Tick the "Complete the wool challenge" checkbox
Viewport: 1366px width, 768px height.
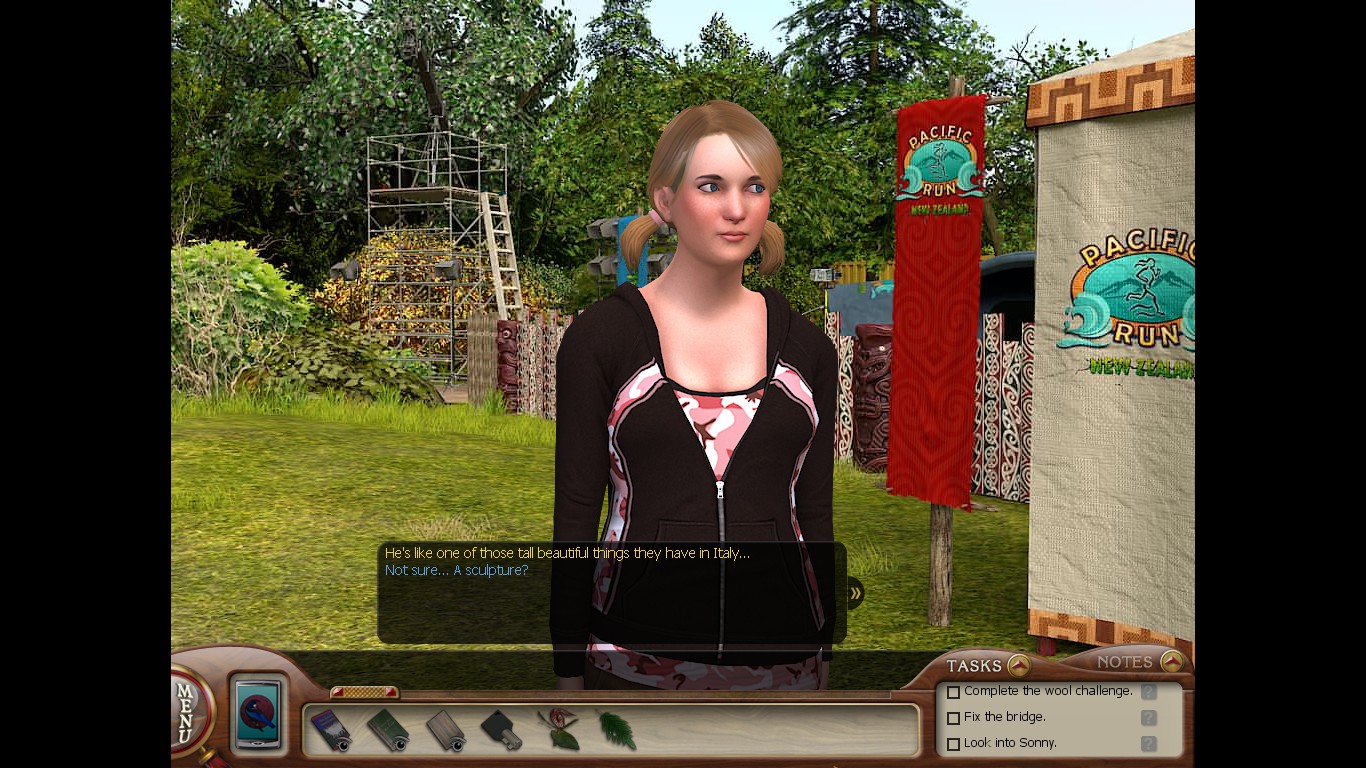pos(953,692)
